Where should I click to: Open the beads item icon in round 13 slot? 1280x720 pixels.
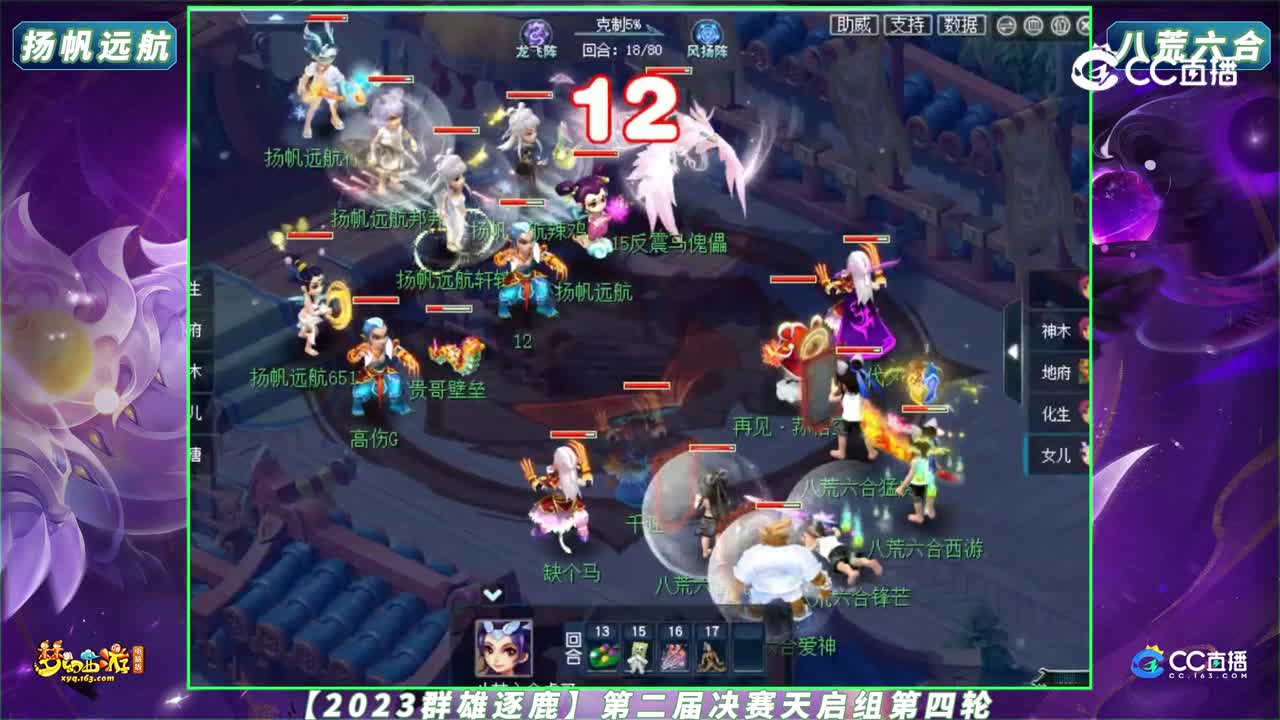(x=600, y=655)
